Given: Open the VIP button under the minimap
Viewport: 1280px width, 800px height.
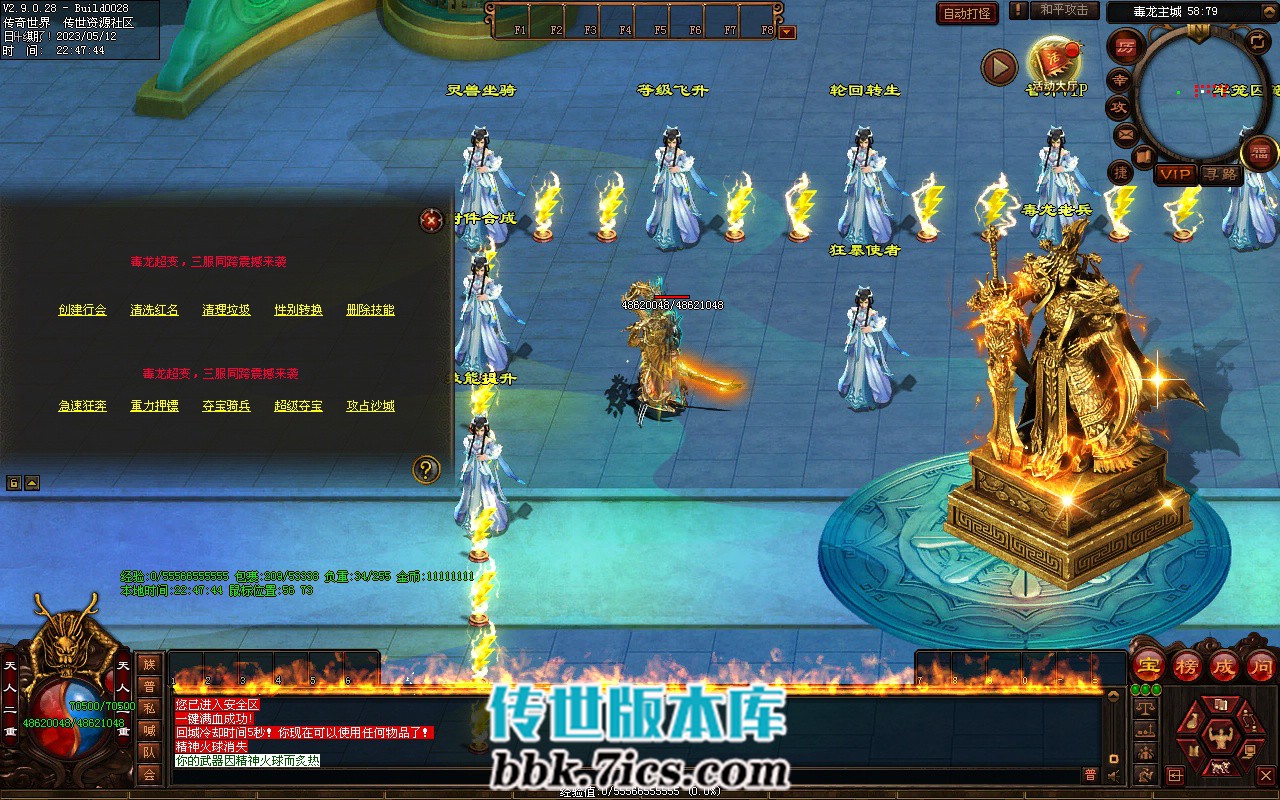Looking at the screenshot, I should click(1175, 174).
